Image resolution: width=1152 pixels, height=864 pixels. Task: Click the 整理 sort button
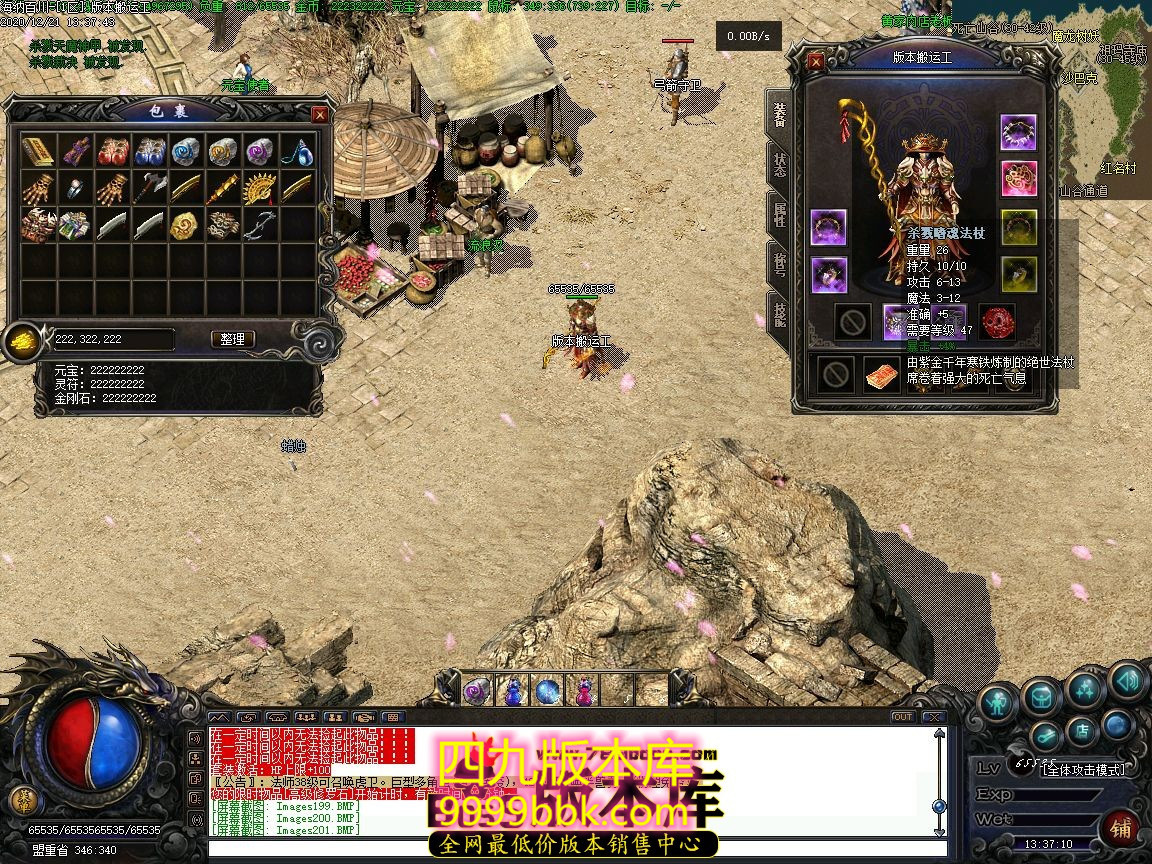pos(233,339)
